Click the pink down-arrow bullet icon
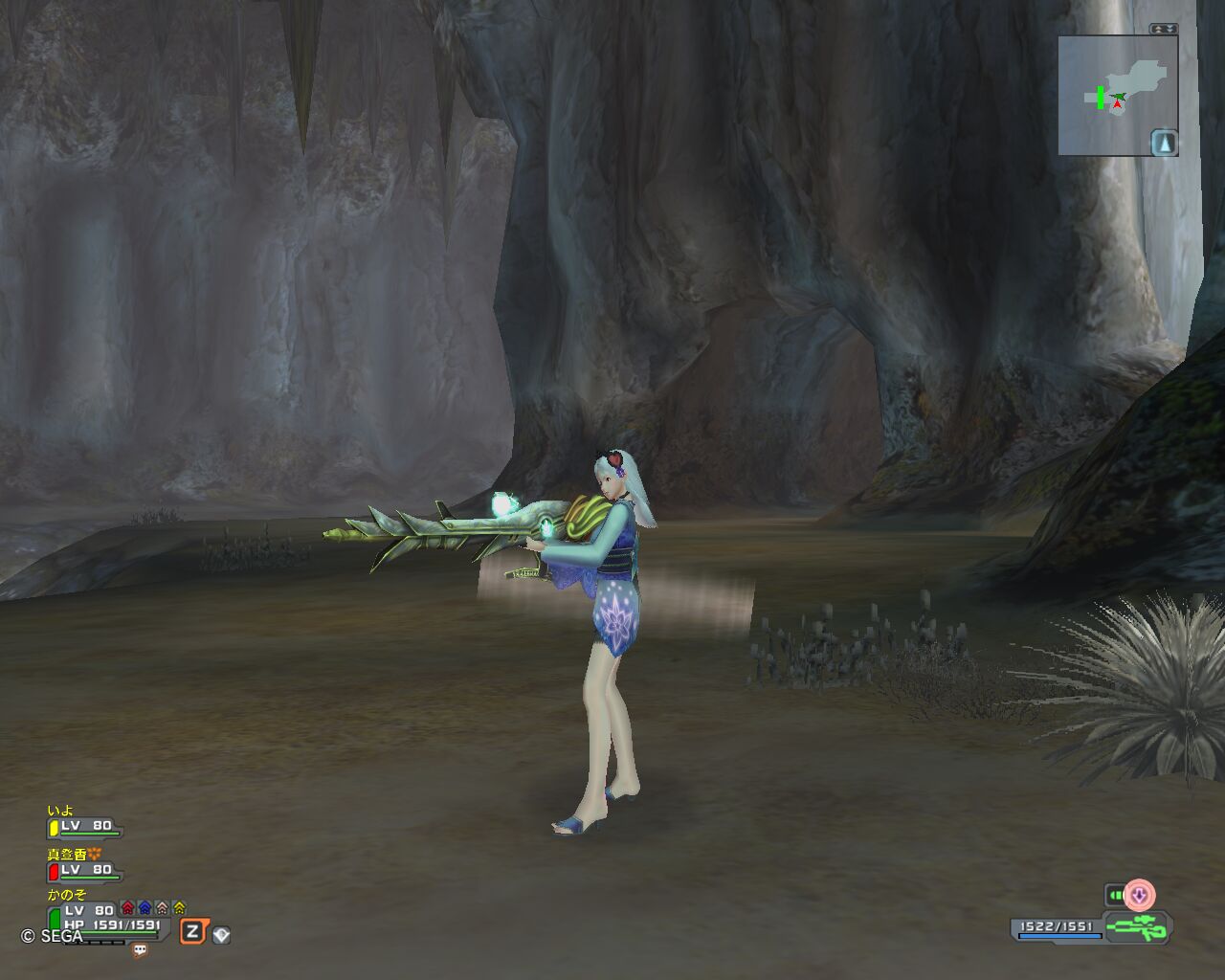Screen dimensions: 1225x980 pos(1139,896)
